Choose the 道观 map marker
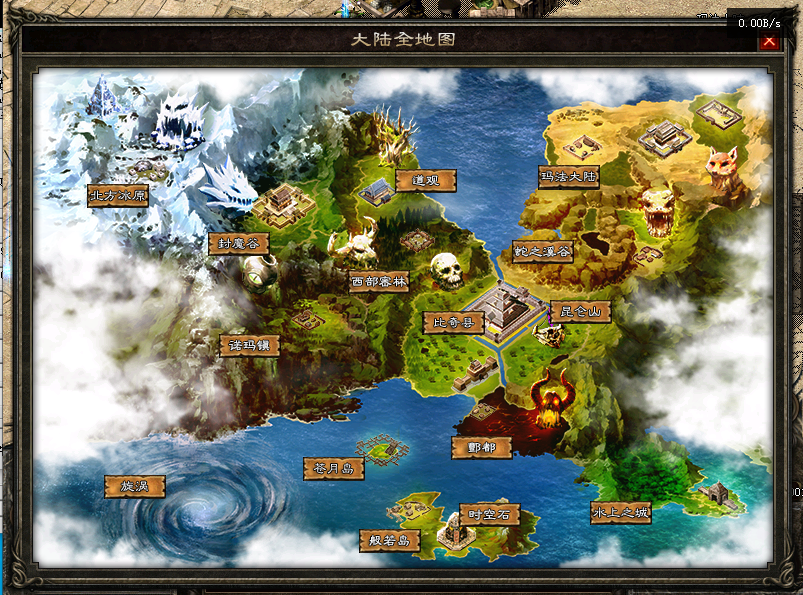This screenshot has width=803, height=595. 425,180
